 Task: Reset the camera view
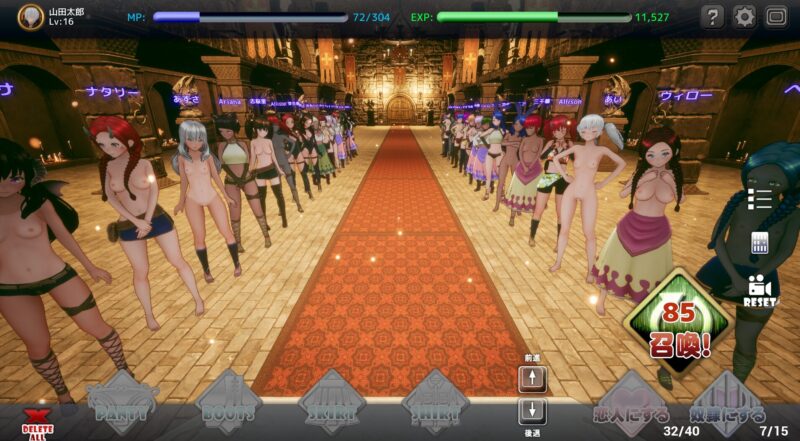(760, 290)
